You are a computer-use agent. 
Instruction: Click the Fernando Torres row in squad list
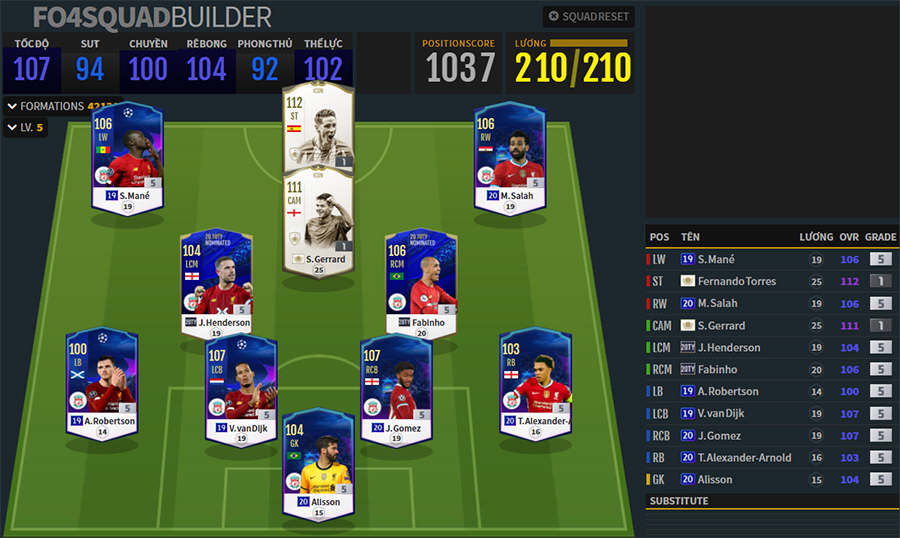[770, 281]
